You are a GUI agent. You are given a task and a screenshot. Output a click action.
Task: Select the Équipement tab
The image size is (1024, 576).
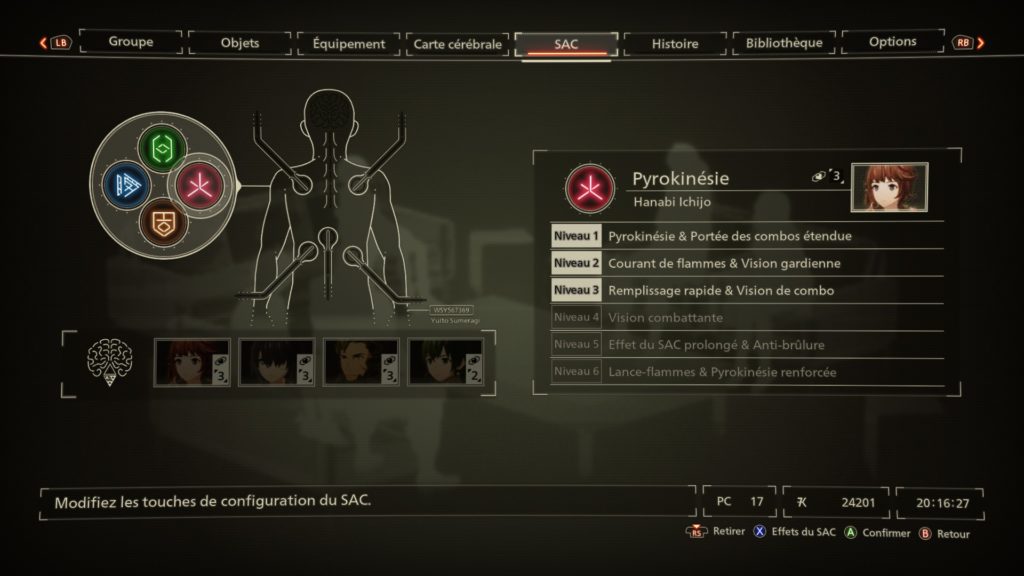point(348,44)
